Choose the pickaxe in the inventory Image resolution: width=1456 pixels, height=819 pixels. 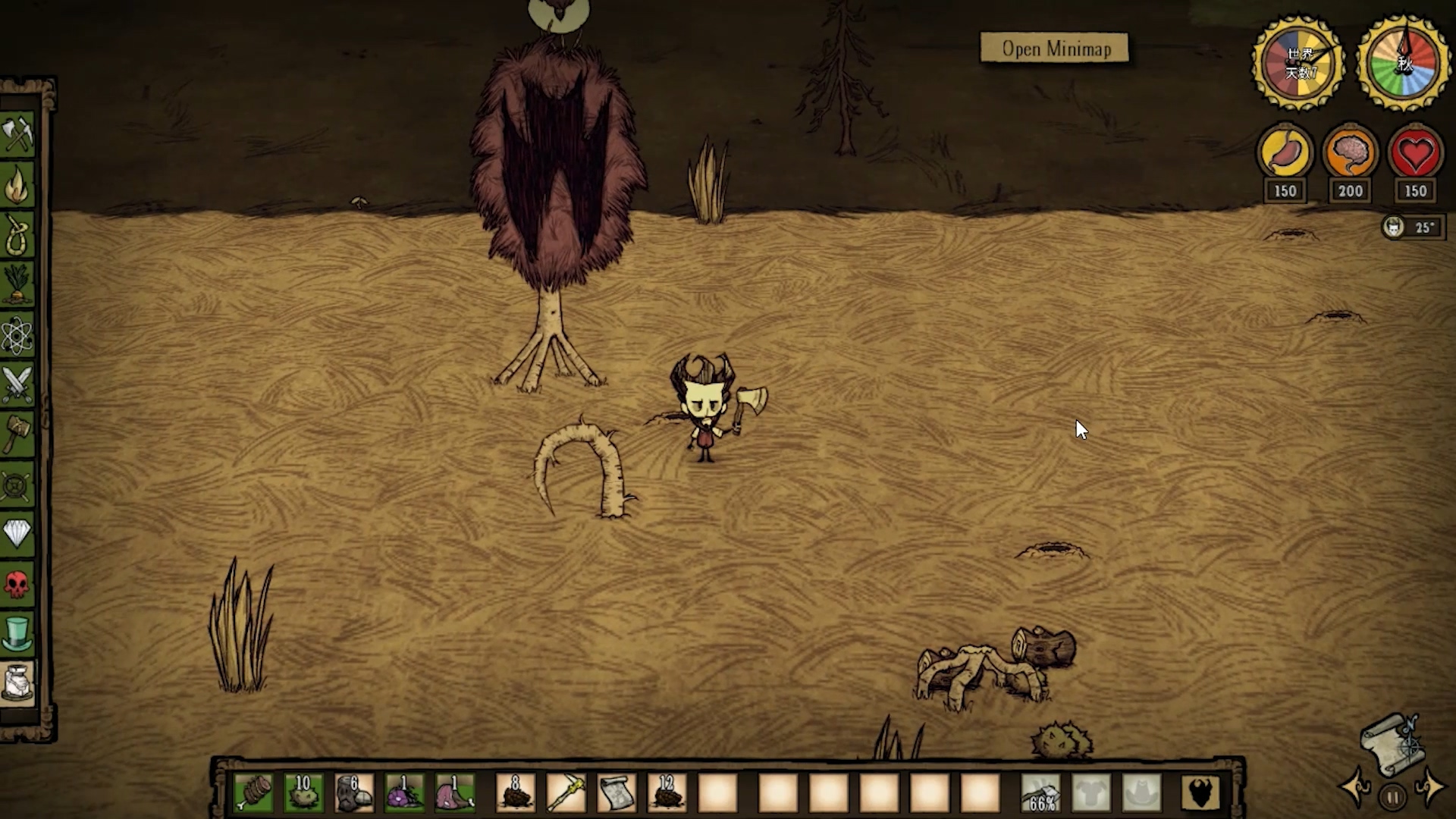pyautogui.click(x=566, y=793)
